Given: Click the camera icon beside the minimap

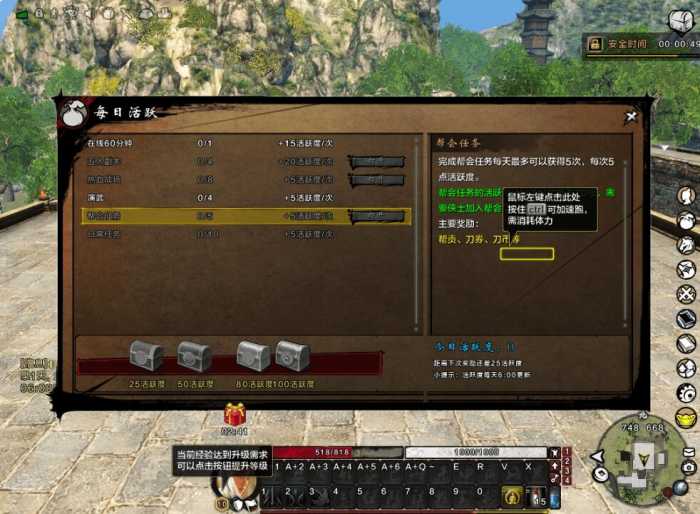Looking at the screenshot, I should pyautogui.click(x=688, y=467).
